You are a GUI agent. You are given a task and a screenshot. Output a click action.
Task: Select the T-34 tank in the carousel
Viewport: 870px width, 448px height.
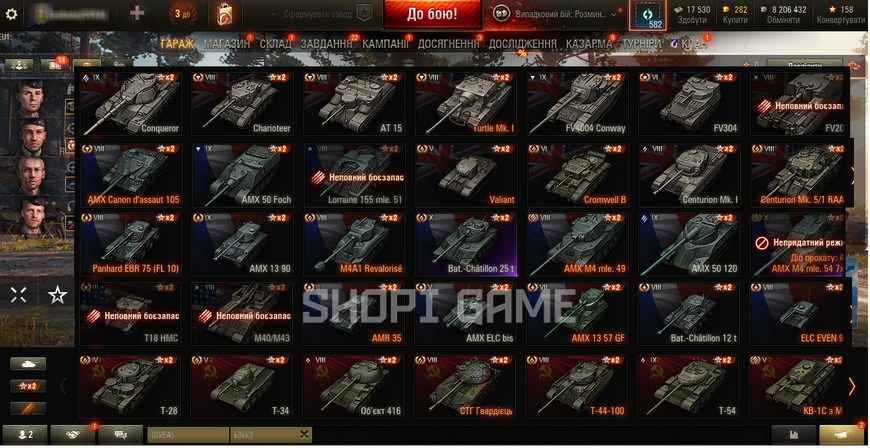pyautogui.click(x=243, y=387)
